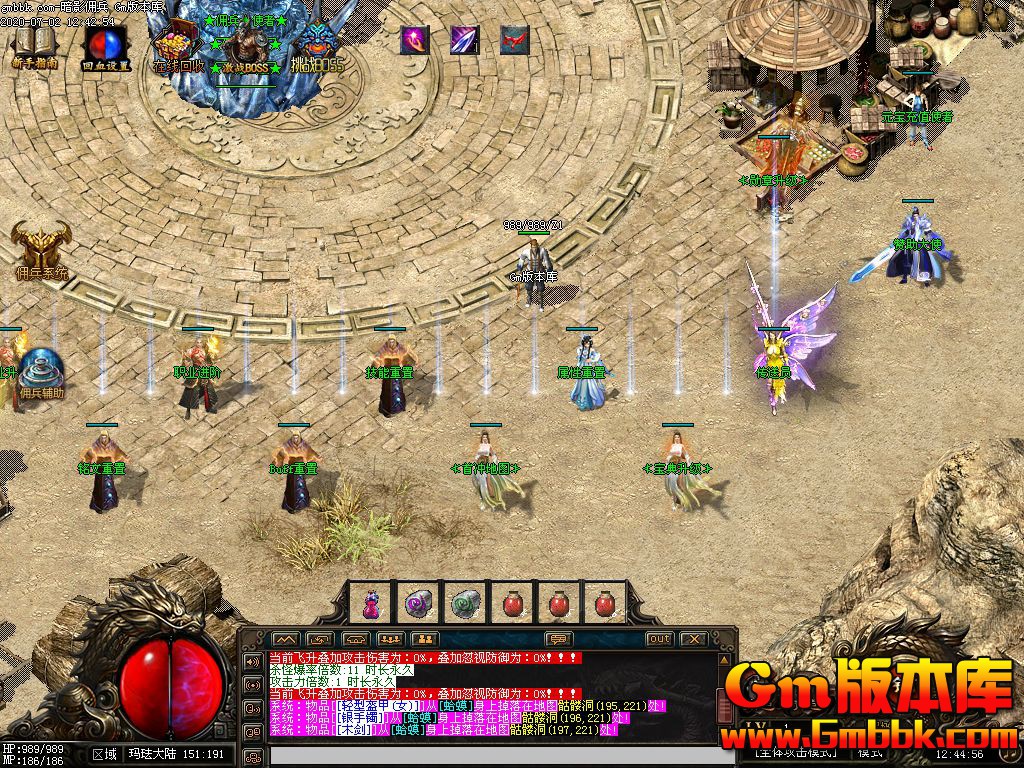Use the green spiral stone item
Image resolution: width=1024 pixels, height=768 pixels.
point(466,603)
